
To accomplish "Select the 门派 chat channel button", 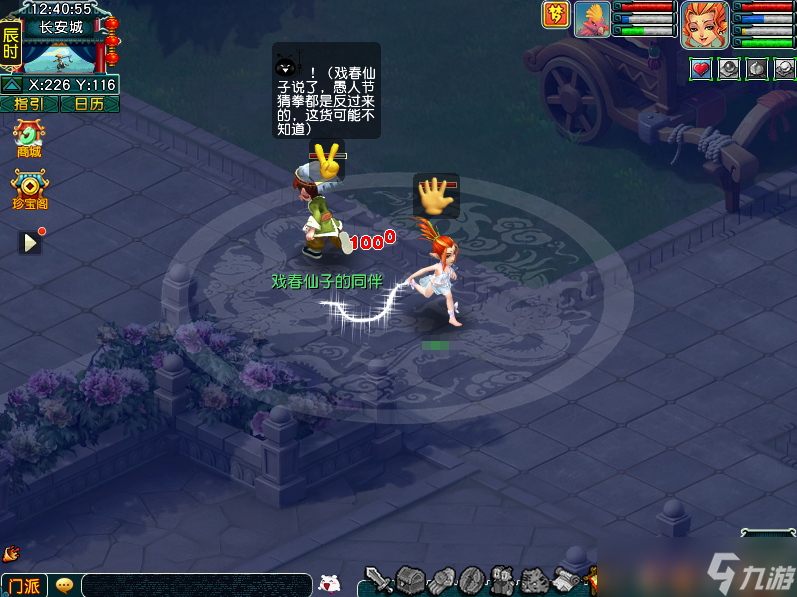I will point(24,585).
